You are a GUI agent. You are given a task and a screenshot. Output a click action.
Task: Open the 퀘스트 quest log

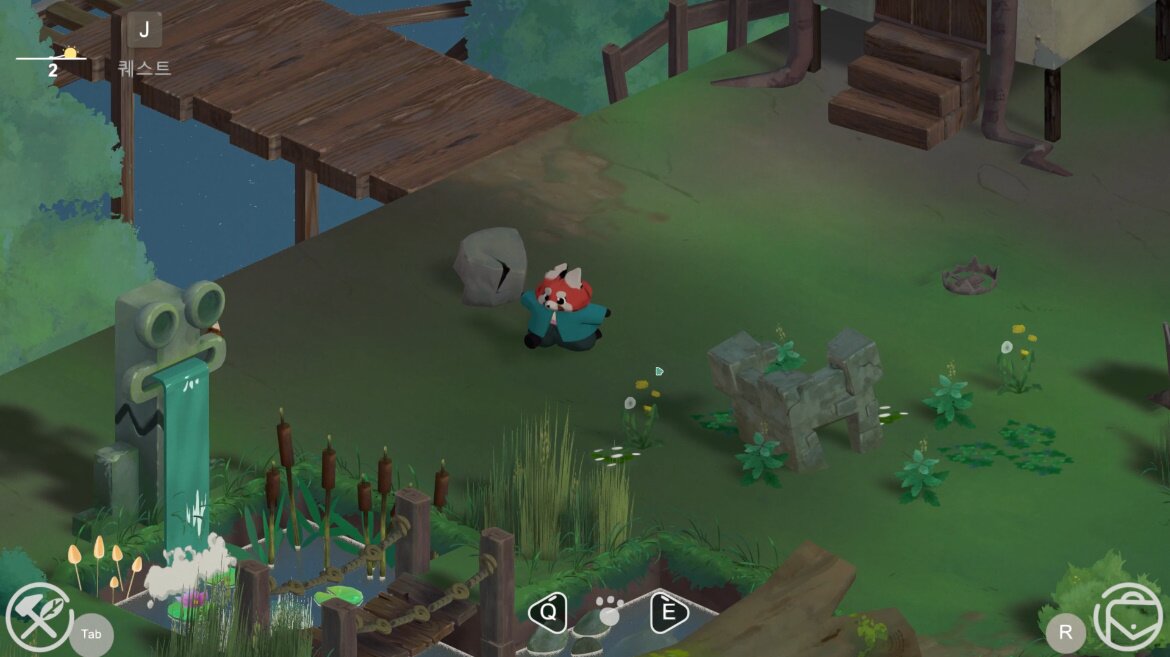(x=144, y=31)
